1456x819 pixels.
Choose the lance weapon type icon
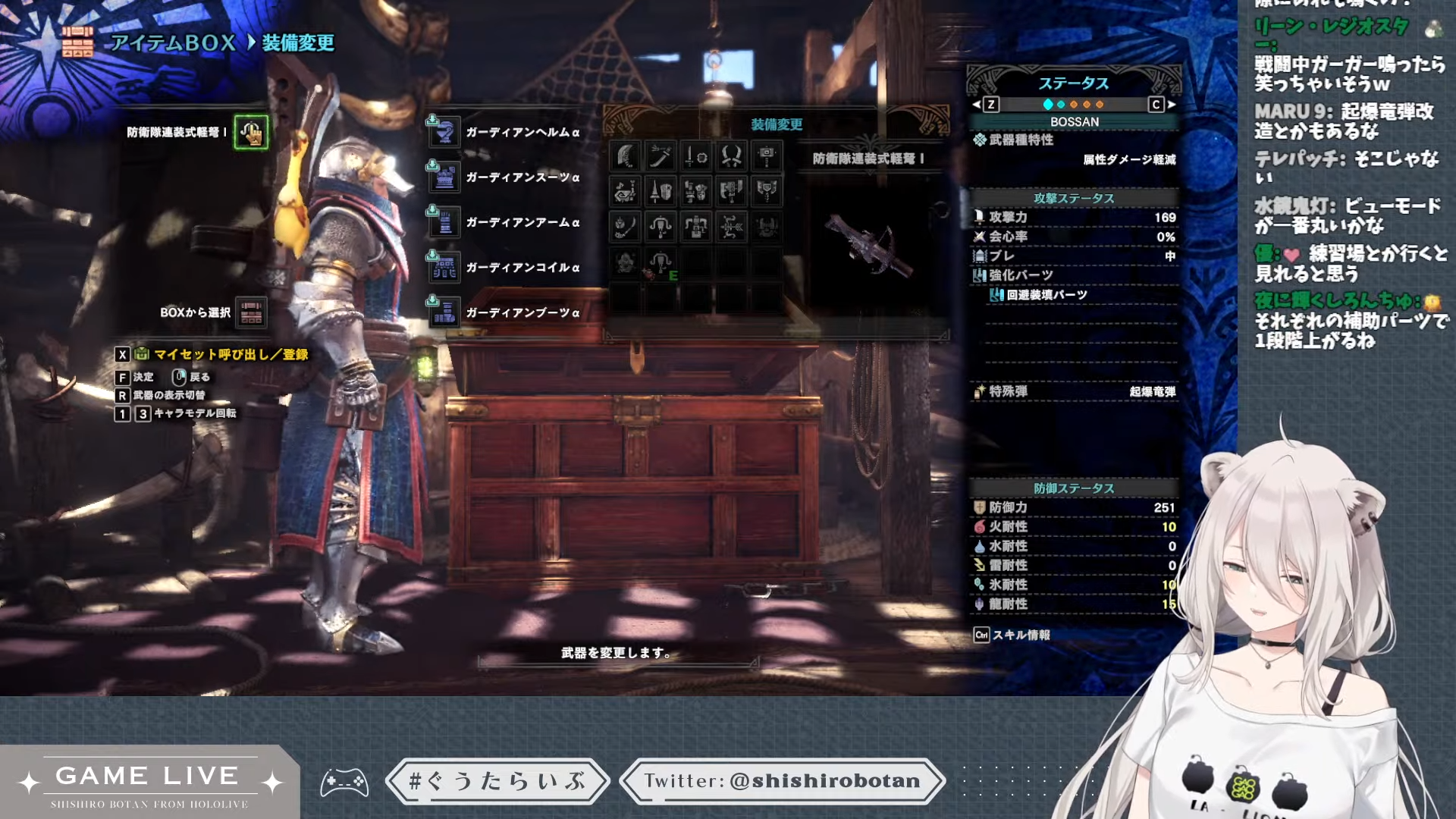[x=661, y=191]
